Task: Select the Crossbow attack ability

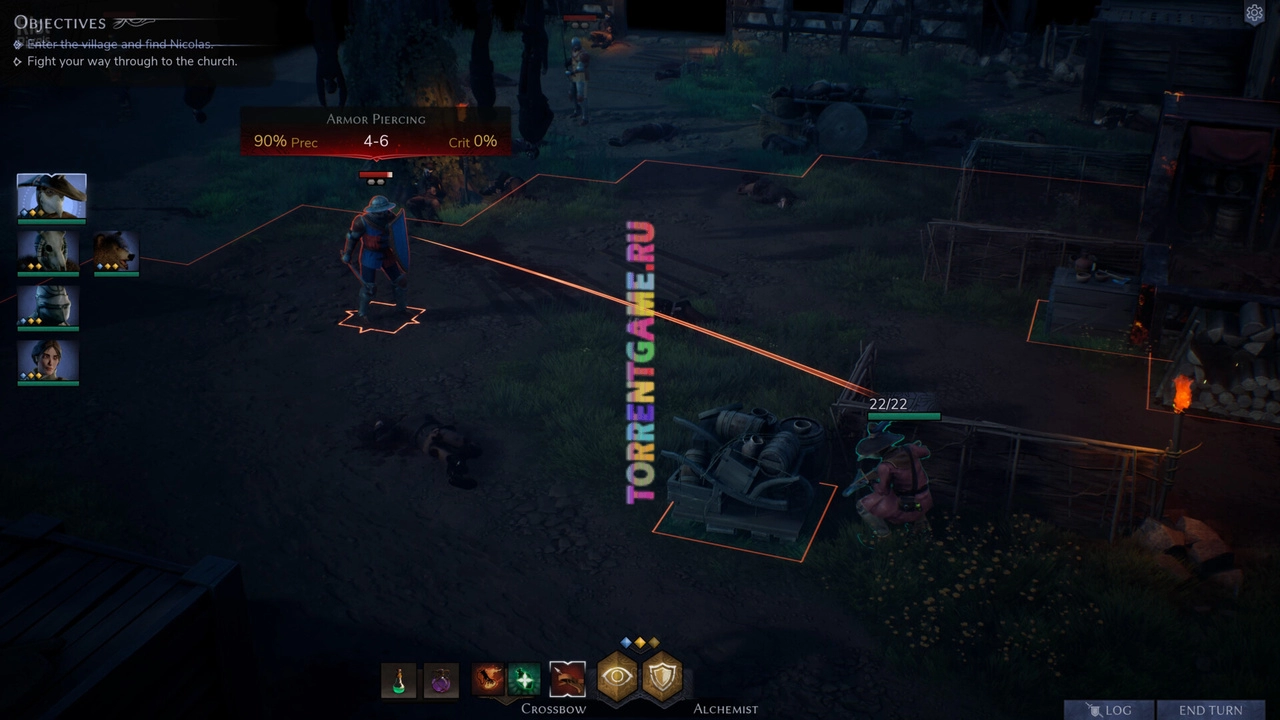Action: tap(567, 680)
